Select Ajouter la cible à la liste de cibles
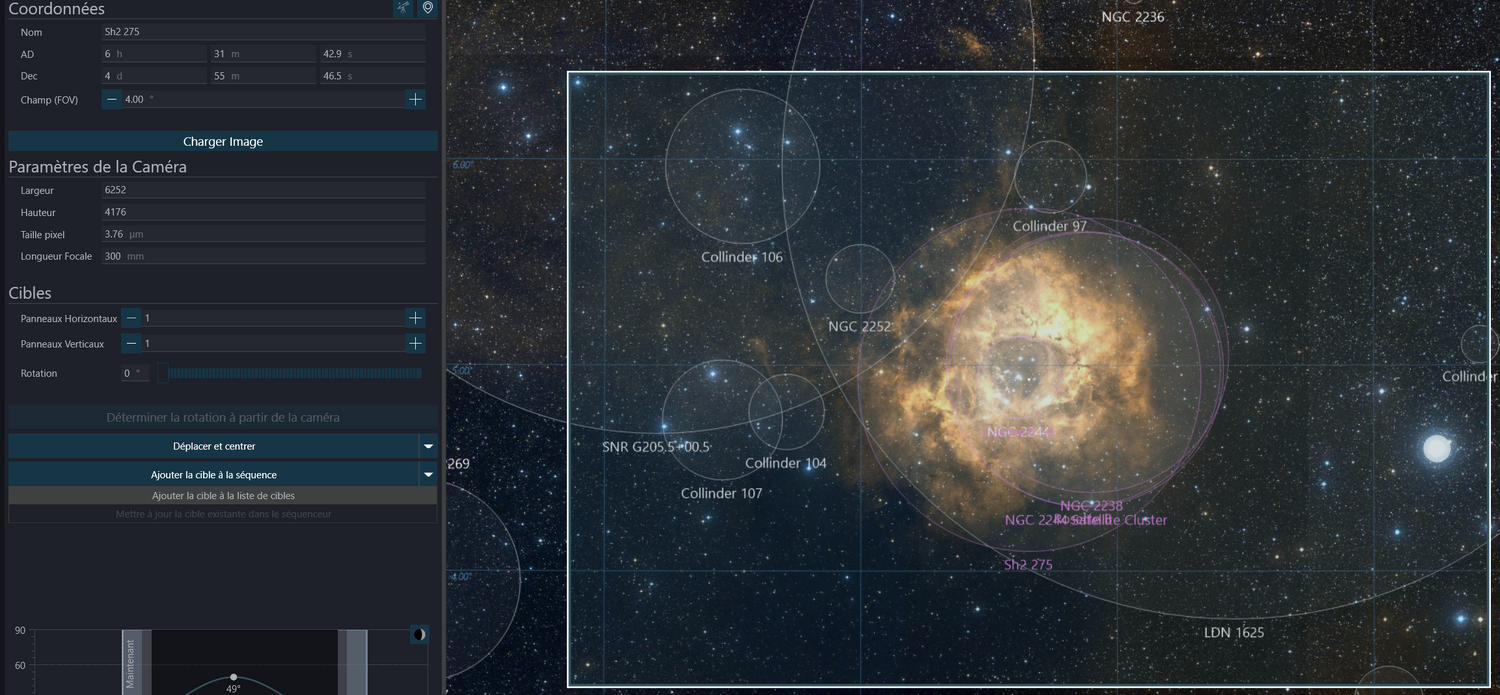 223,495
